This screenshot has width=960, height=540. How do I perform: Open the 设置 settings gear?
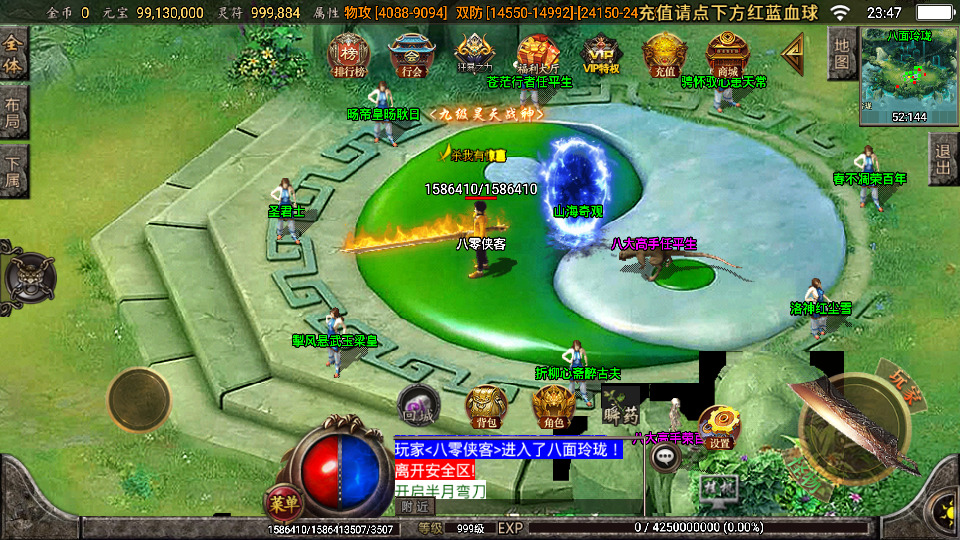[x=719, y=427]
